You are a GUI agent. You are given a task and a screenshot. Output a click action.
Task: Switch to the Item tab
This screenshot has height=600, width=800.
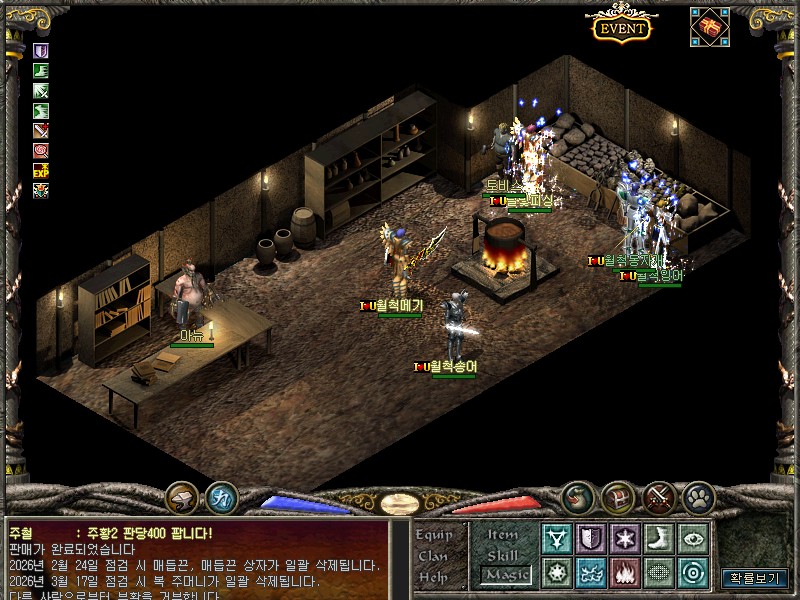[503, 534]
